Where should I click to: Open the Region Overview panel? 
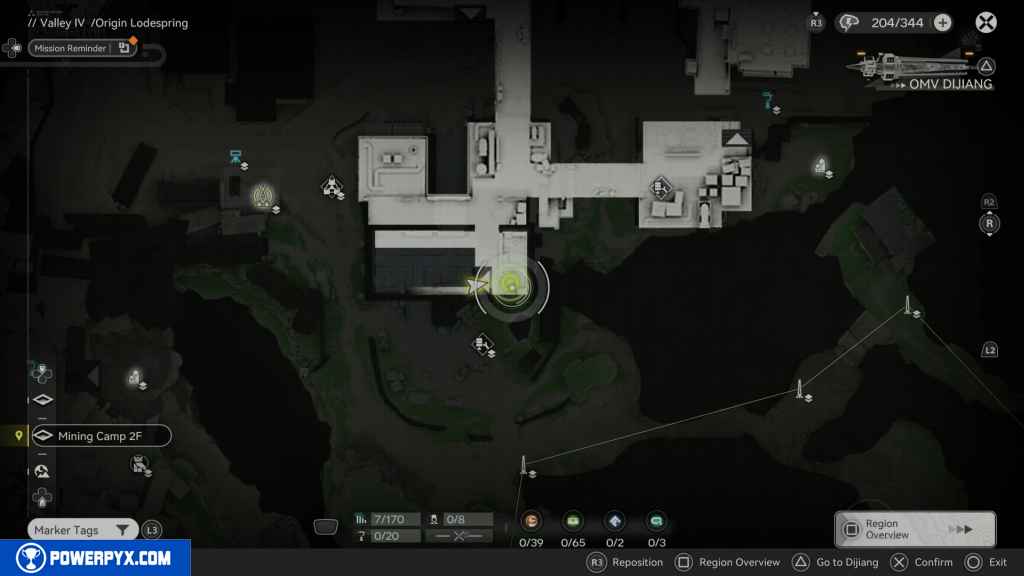pyautogui.click(x=914, y=530)
